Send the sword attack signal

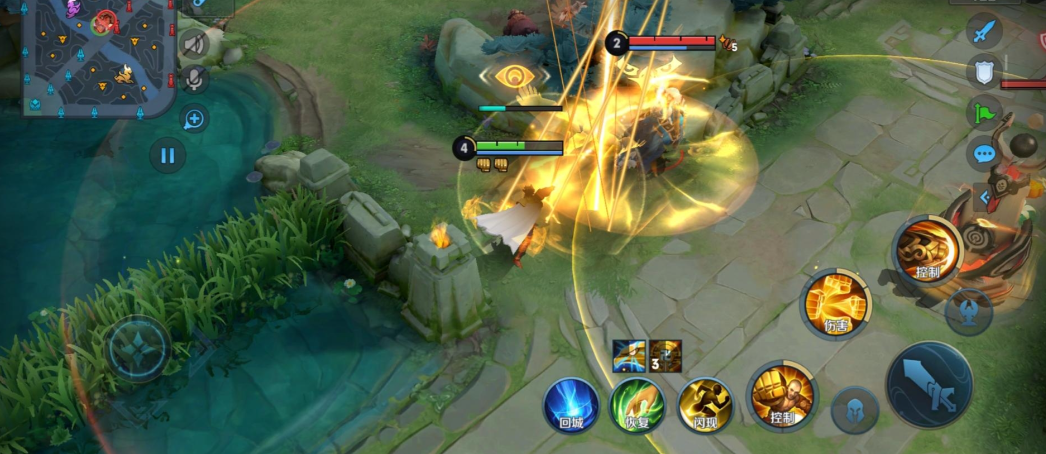coord(984,30)
